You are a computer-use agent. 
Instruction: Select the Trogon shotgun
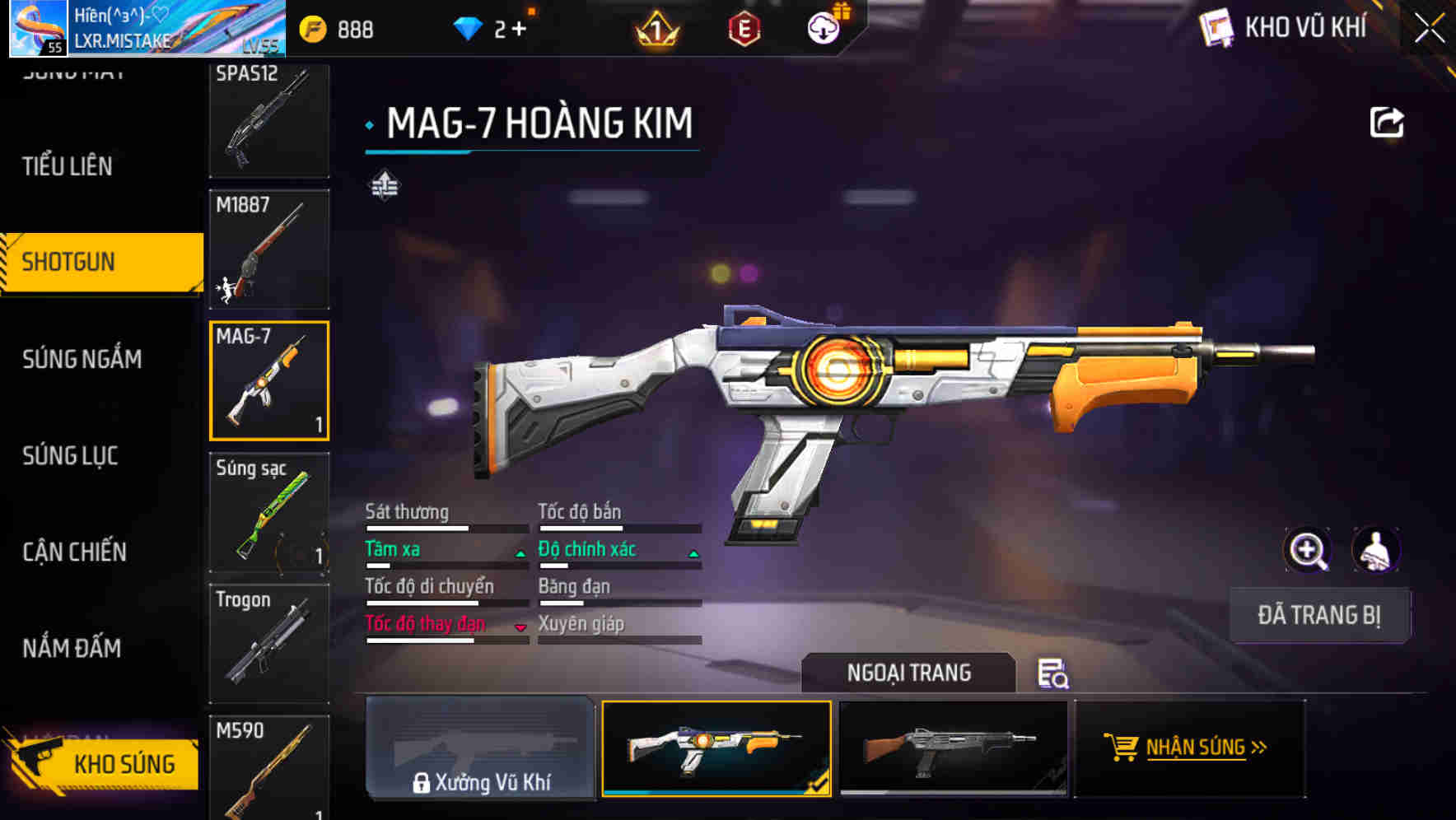pos(269,643)
